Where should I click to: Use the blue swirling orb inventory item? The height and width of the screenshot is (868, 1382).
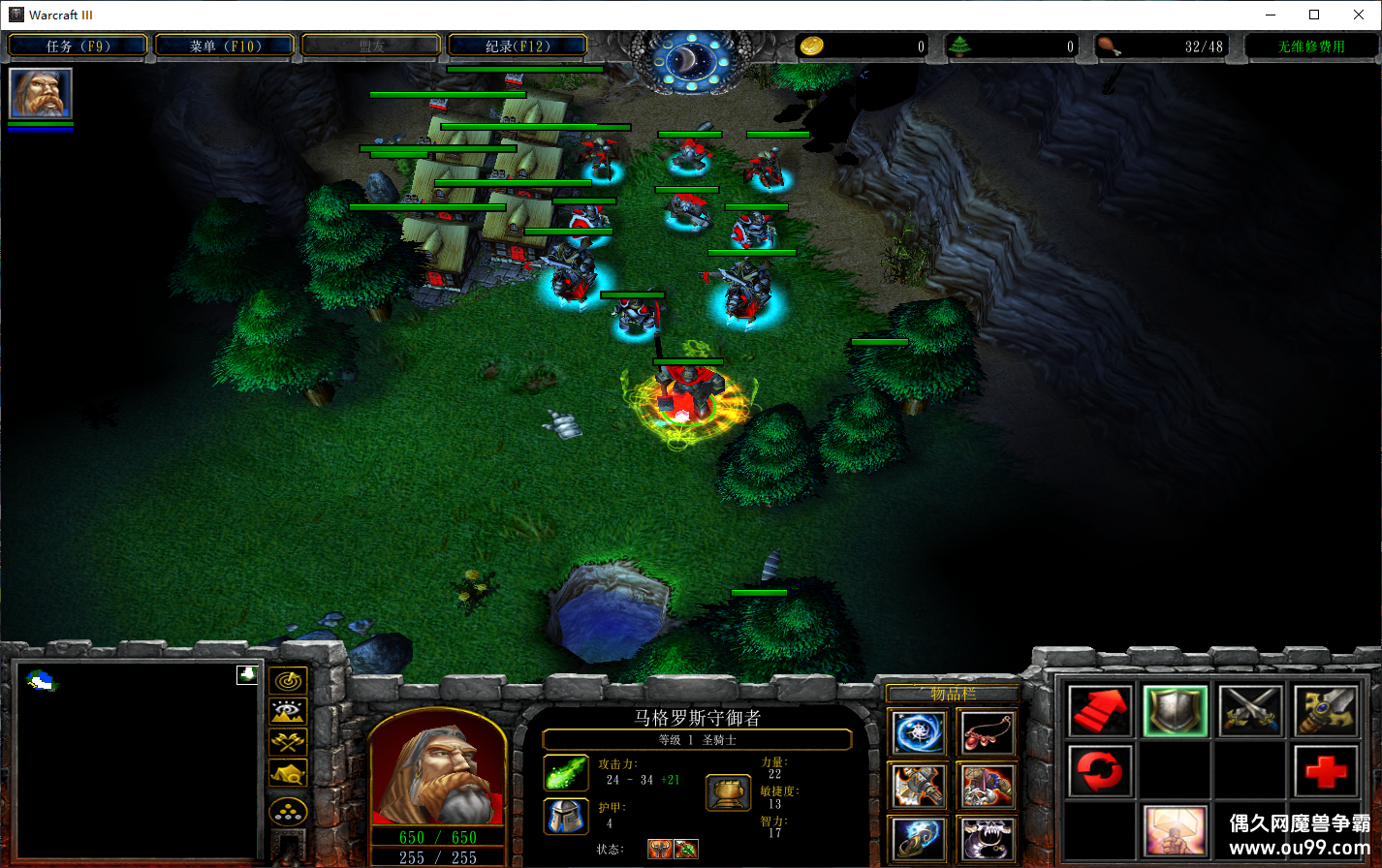(917, 733)
